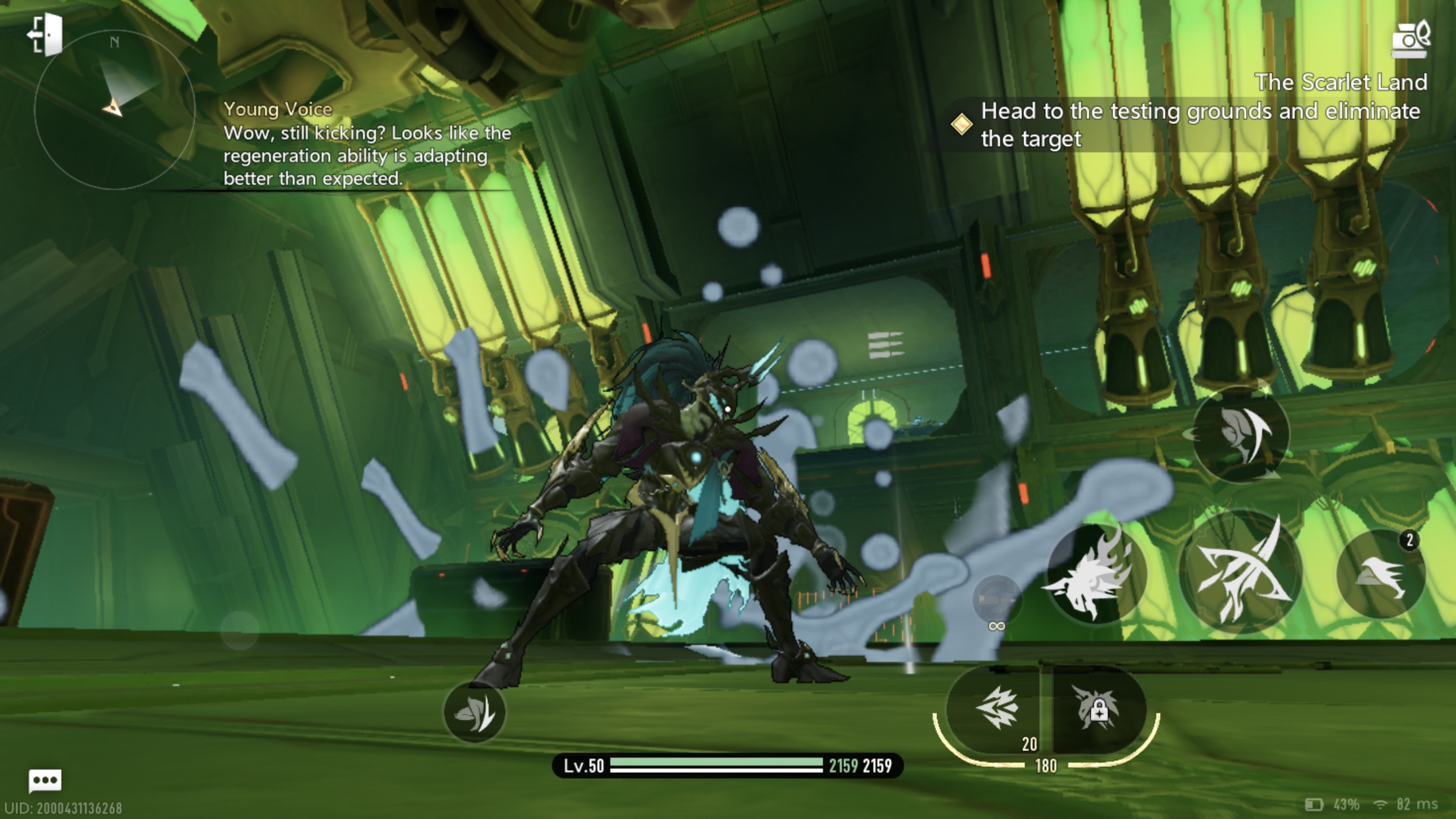Open the chat speech bubble
This screenshot has width=1456, height=819.
tap(45, 781)
